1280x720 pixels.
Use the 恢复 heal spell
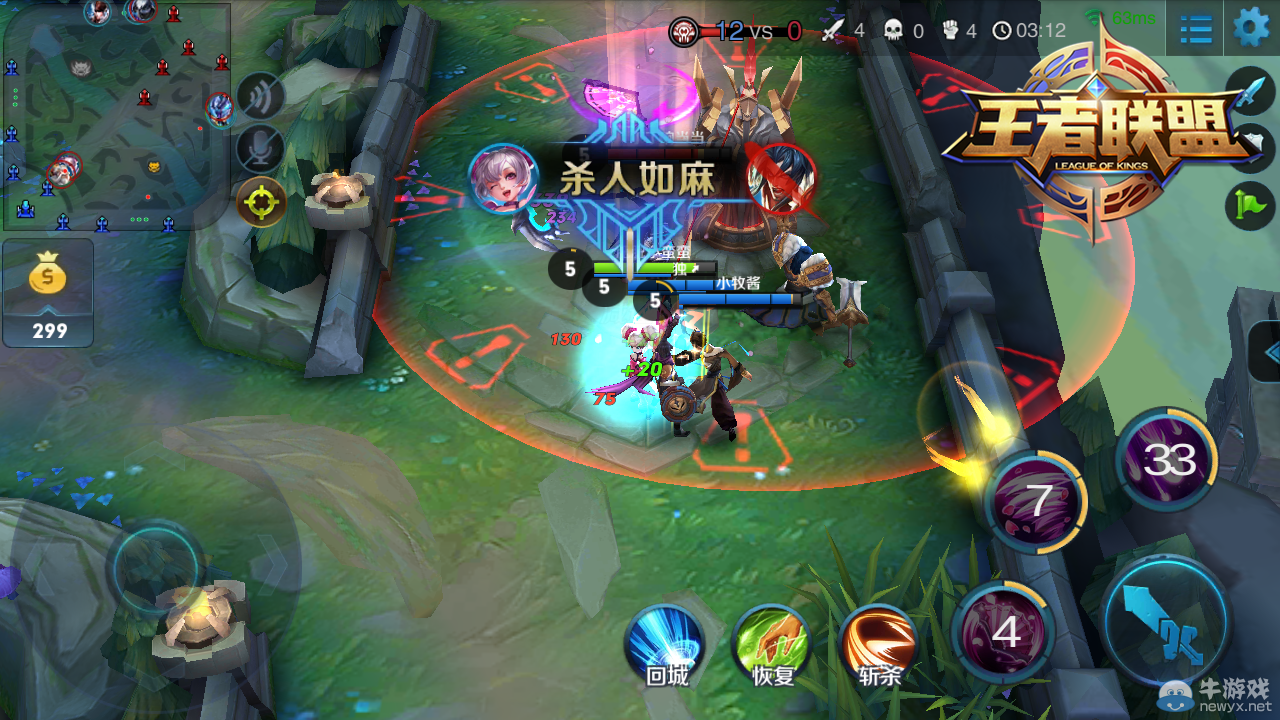pos(771,645)
